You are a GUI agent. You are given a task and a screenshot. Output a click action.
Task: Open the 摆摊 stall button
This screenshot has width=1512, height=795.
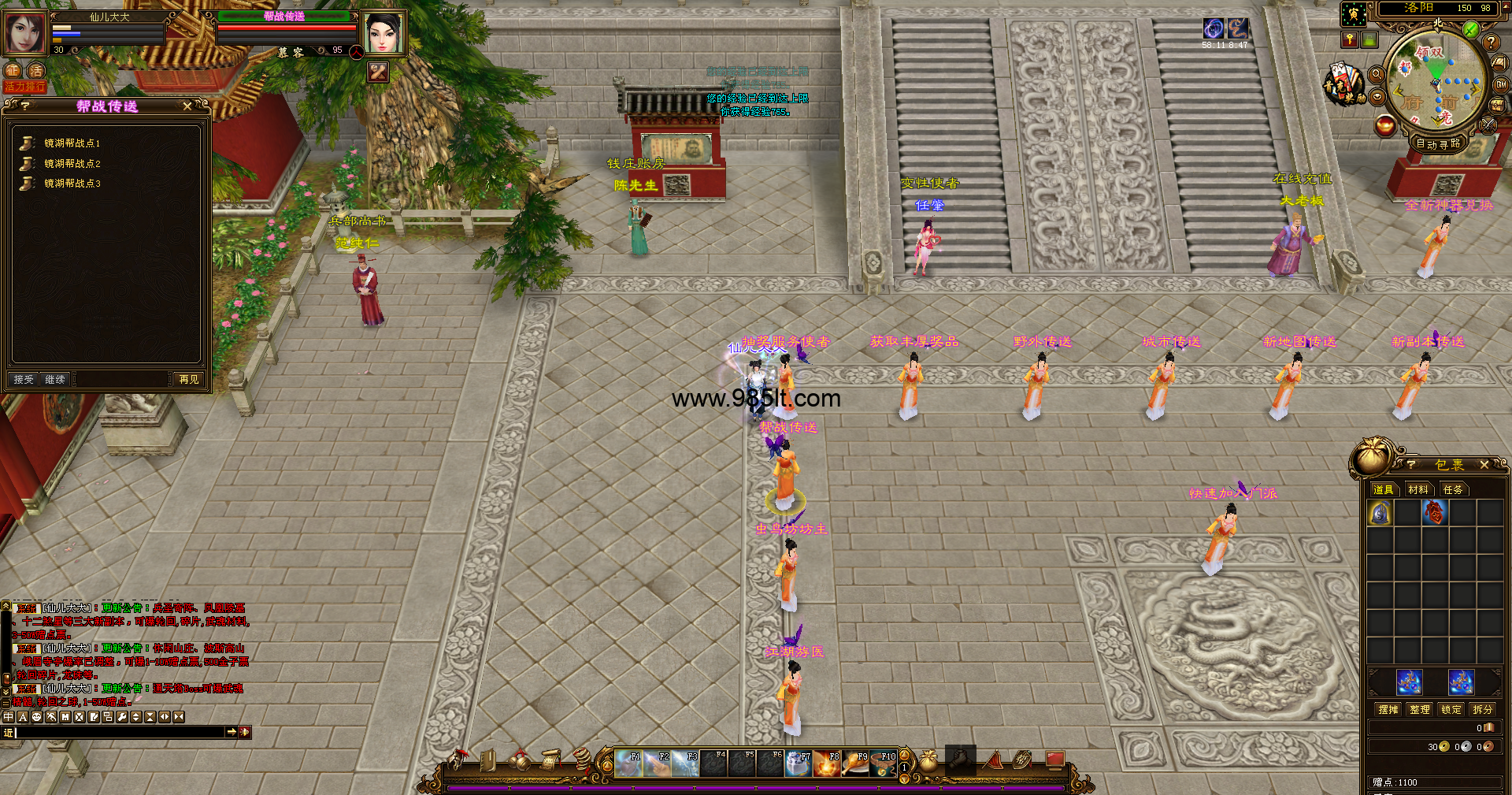tap(1388, 710)
